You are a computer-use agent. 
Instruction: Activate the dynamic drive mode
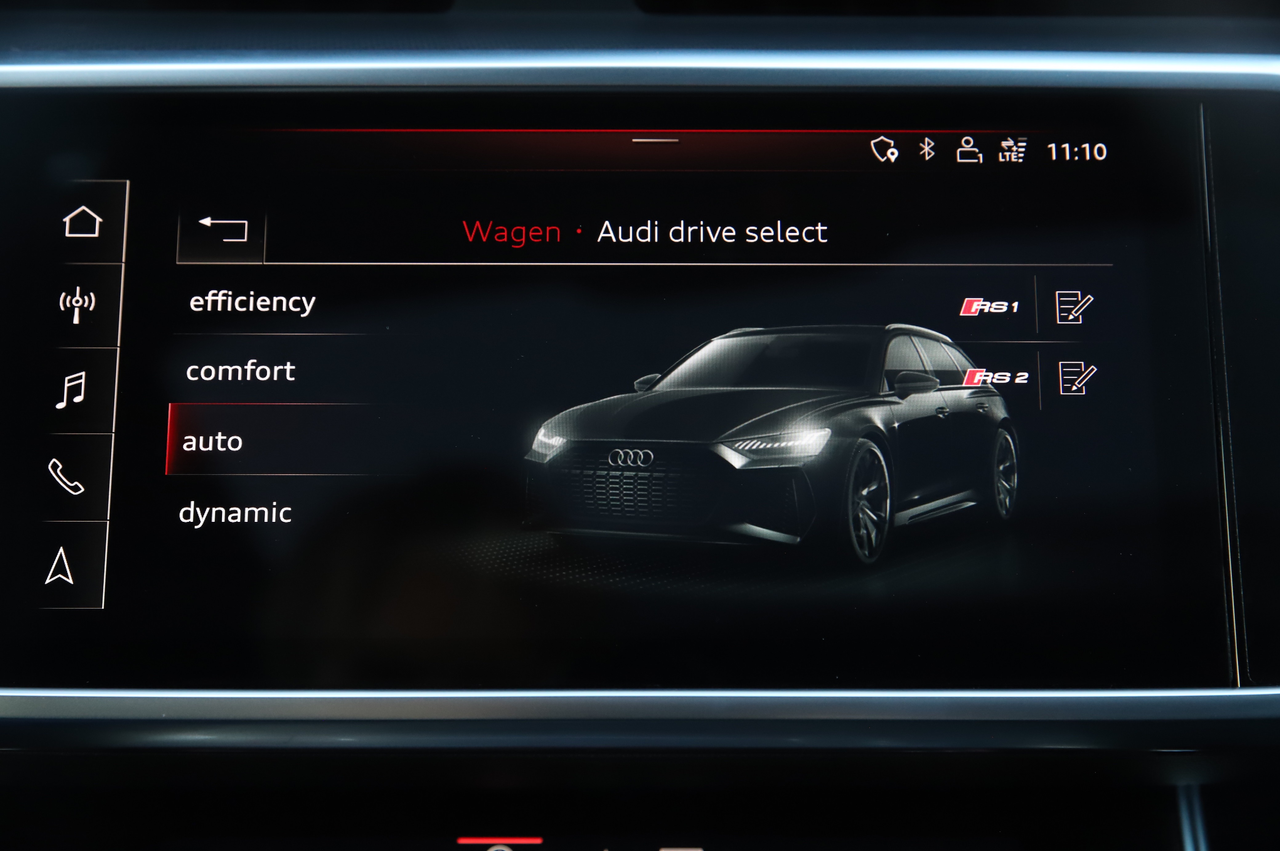point(235,513)
